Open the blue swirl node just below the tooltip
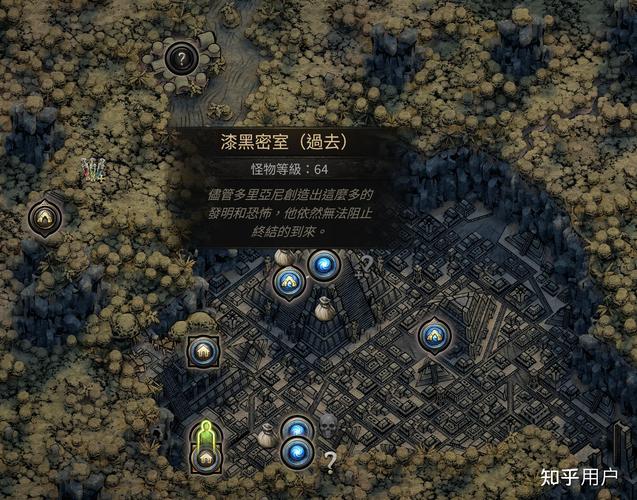The height and width of the screenshot is (500, 637). pos(324,265)
